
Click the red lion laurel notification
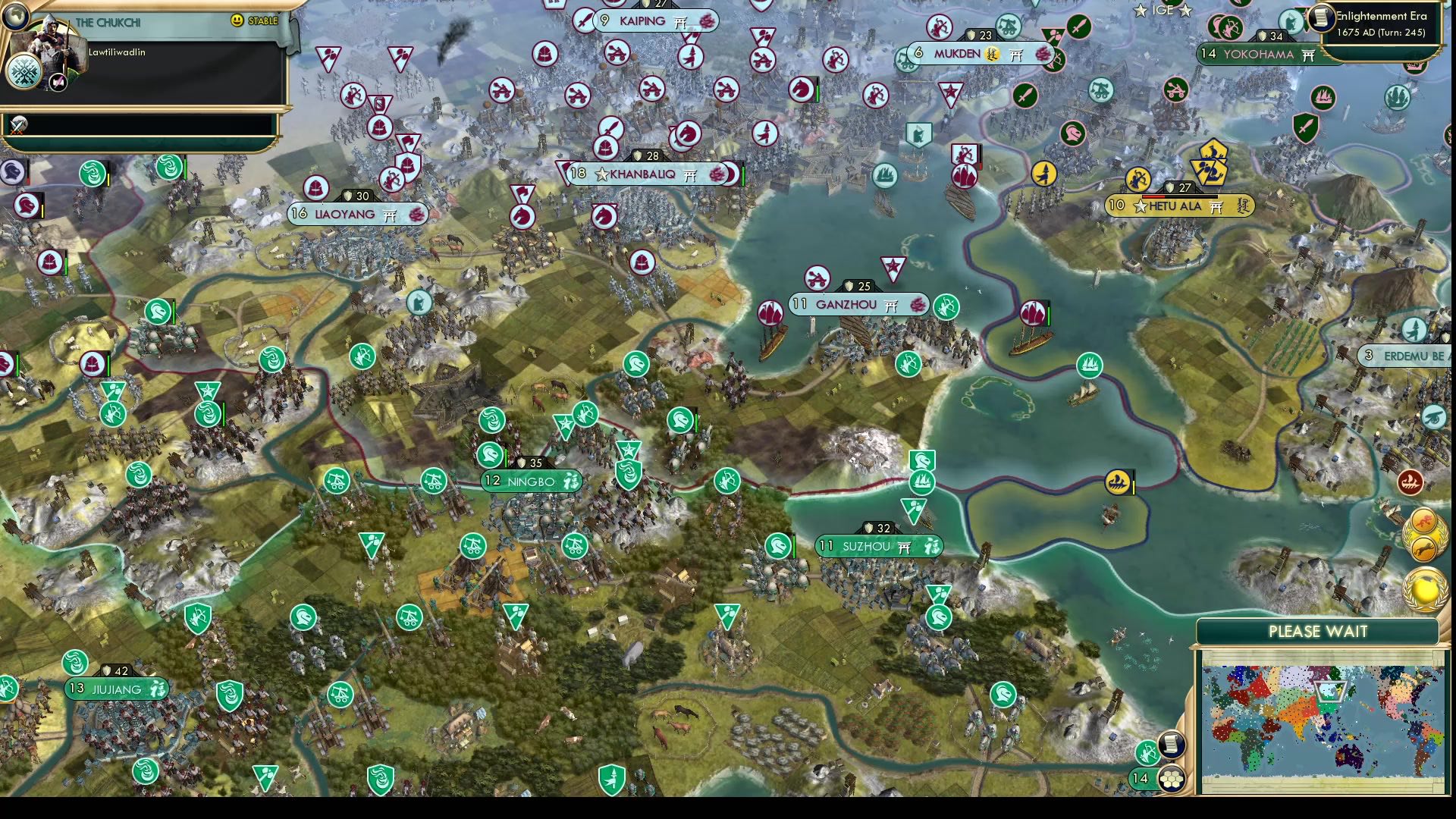[x=1424, y=519]
